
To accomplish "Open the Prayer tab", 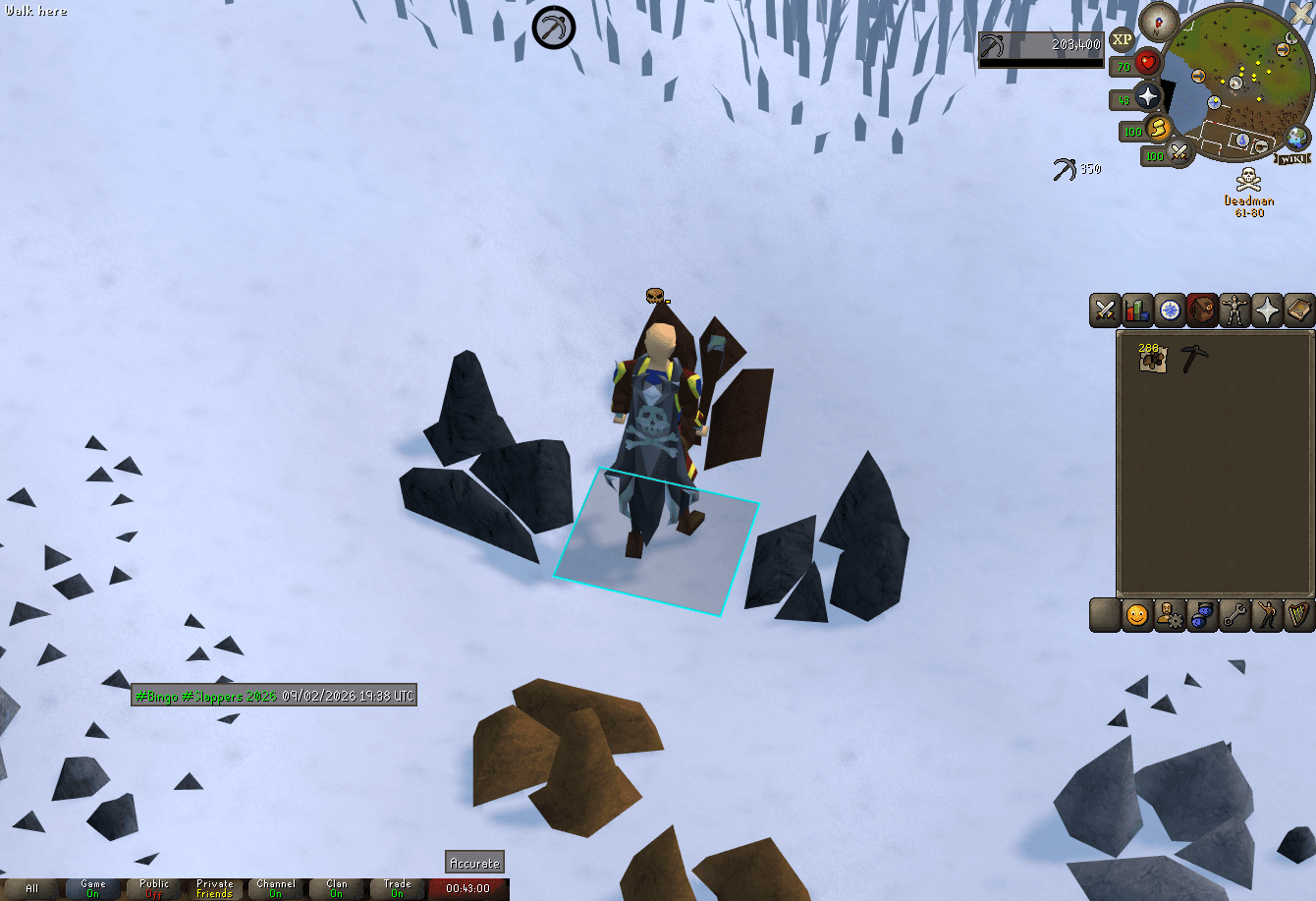I will point(1267,310).
